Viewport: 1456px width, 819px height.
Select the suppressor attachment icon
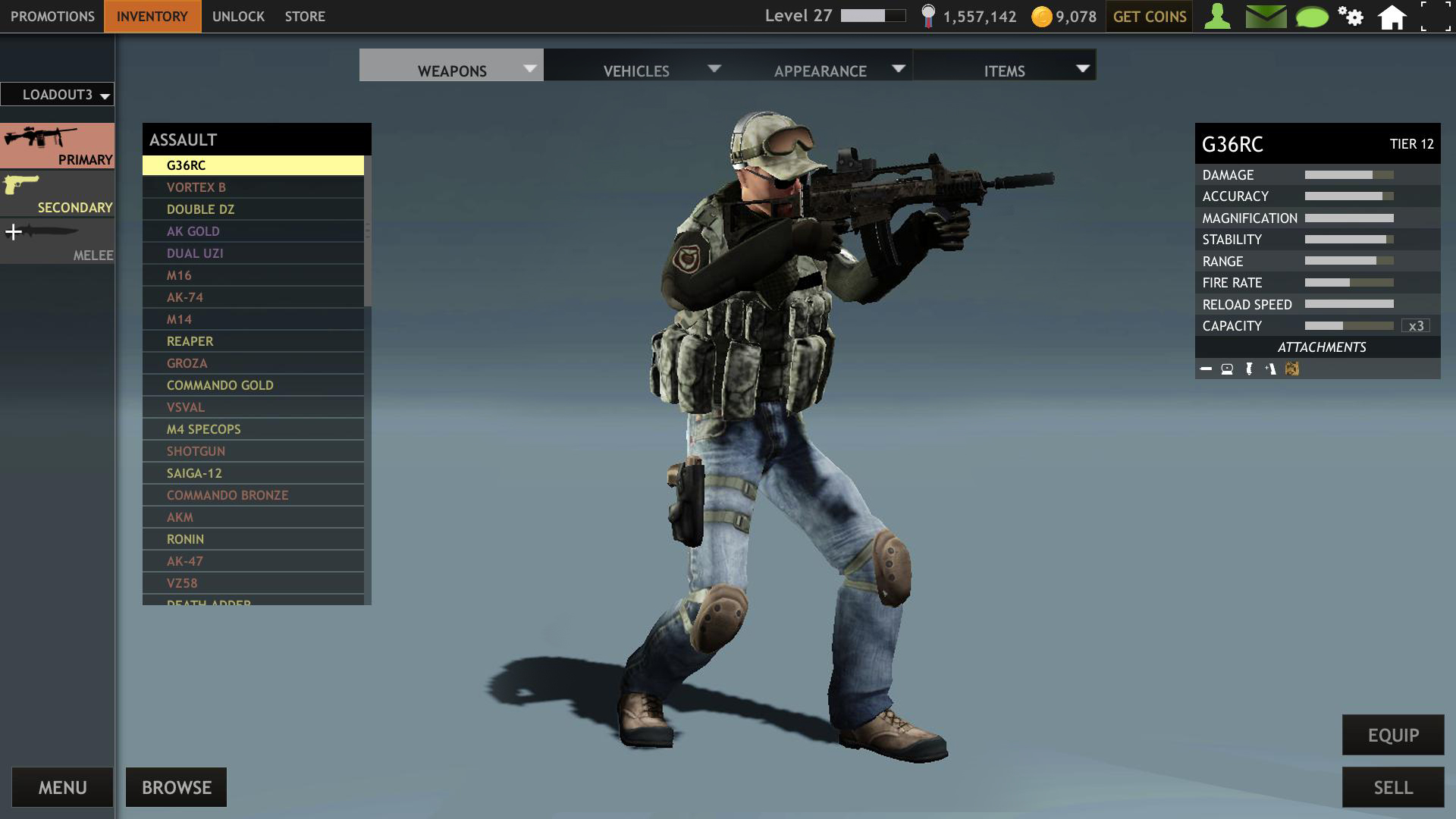[x=1207, y=369]
